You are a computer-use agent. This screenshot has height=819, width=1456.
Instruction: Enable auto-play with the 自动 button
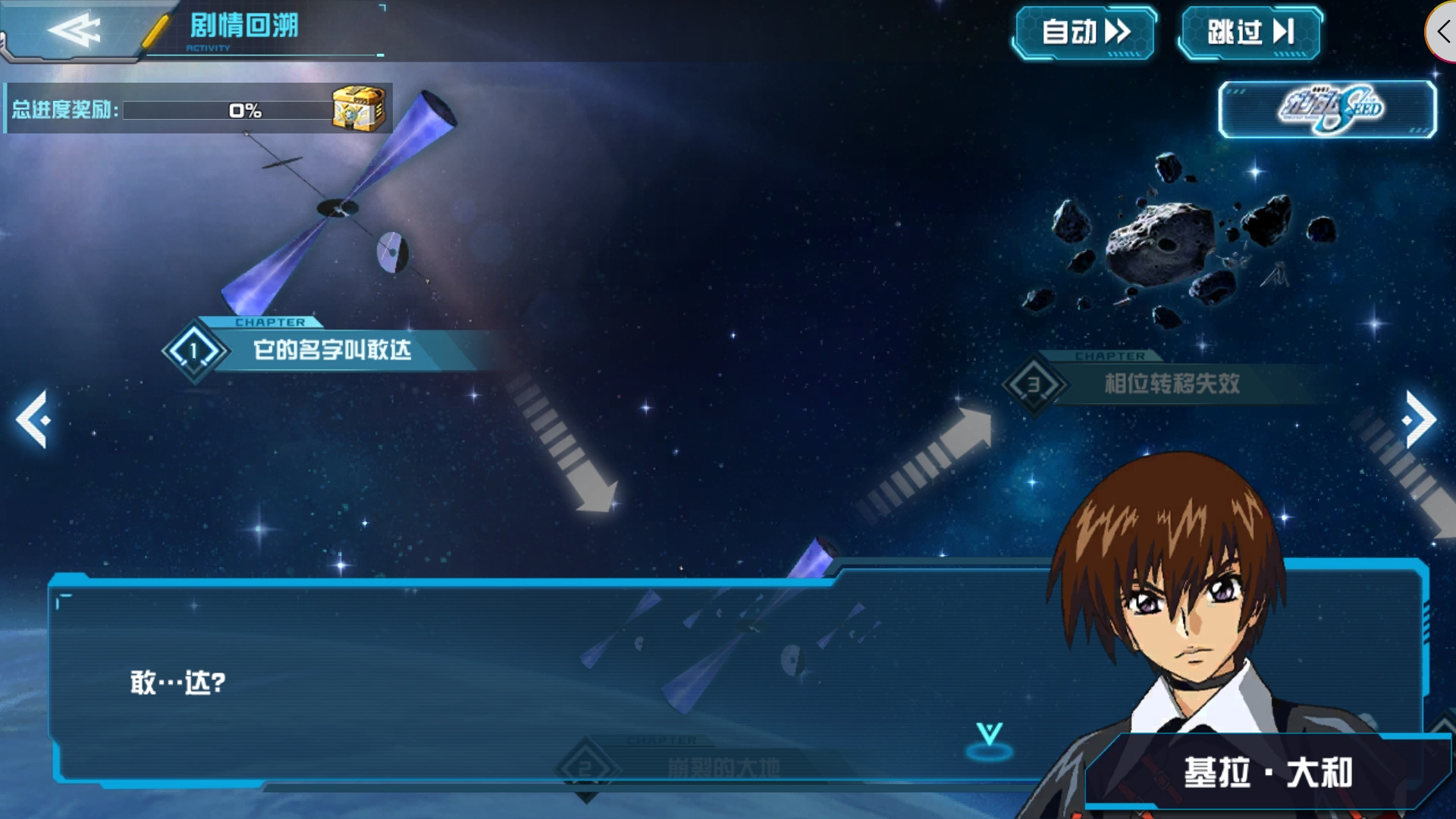[1084, 33]
